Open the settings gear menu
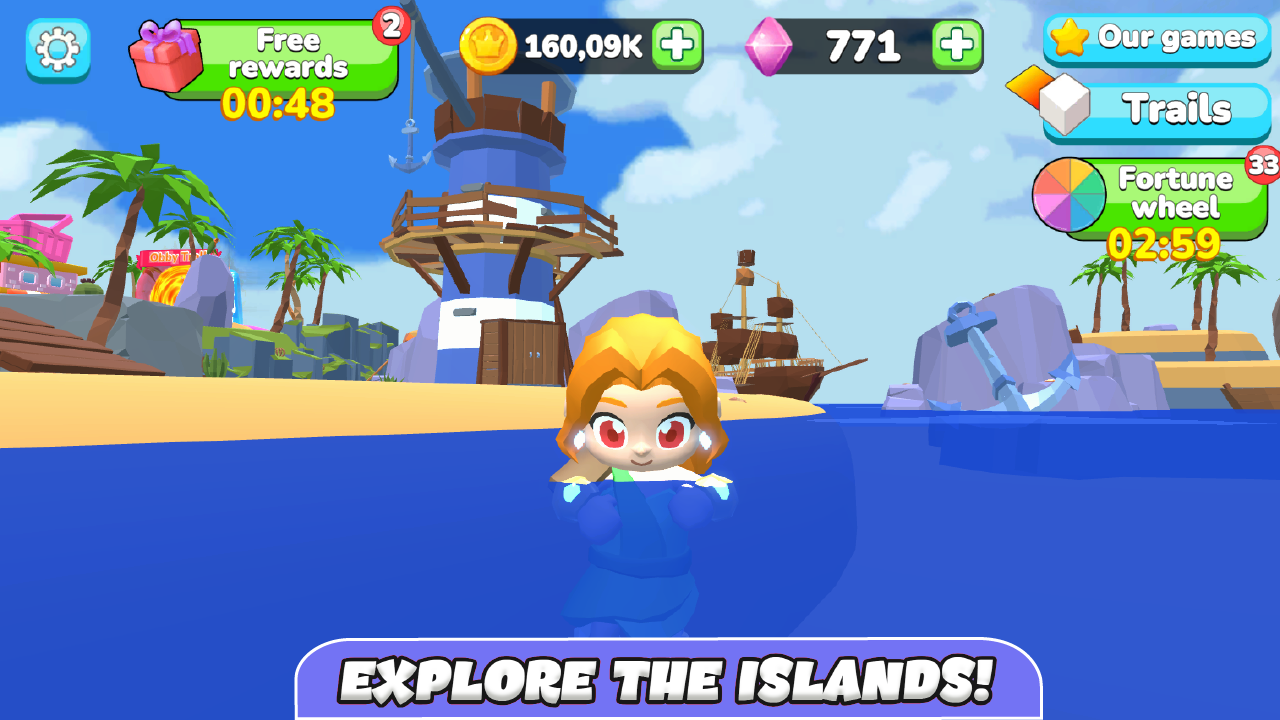Screen dimensions: 1280x720 click(57, 48)
